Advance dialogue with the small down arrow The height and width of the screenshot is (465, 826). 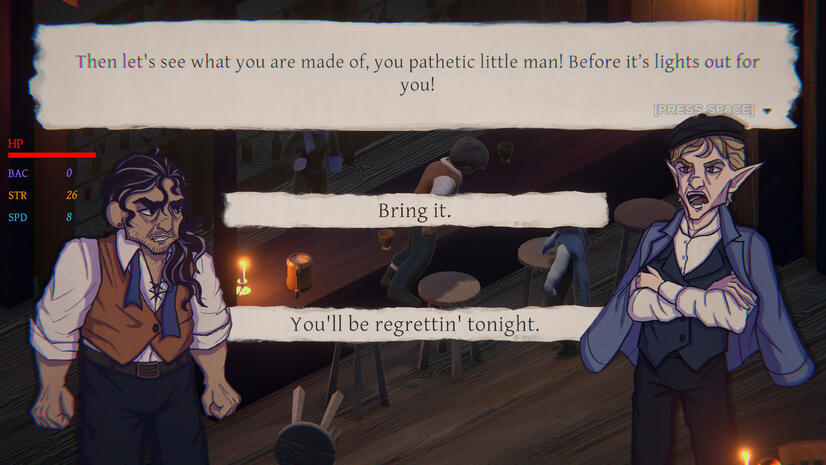click(767, 111)
